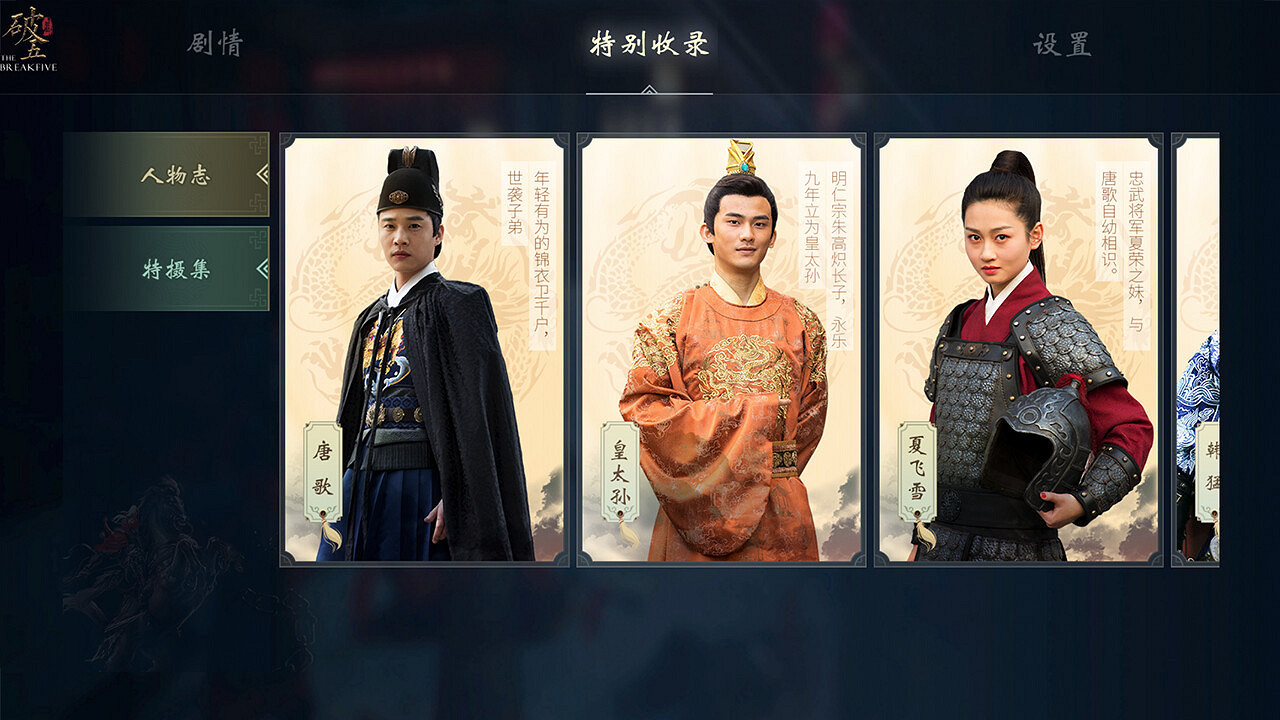The width and height of the screenshot is (1280, 720).
Task: Click the double-chevron icon on 特摄集 button
Action: tap(262, 266)
